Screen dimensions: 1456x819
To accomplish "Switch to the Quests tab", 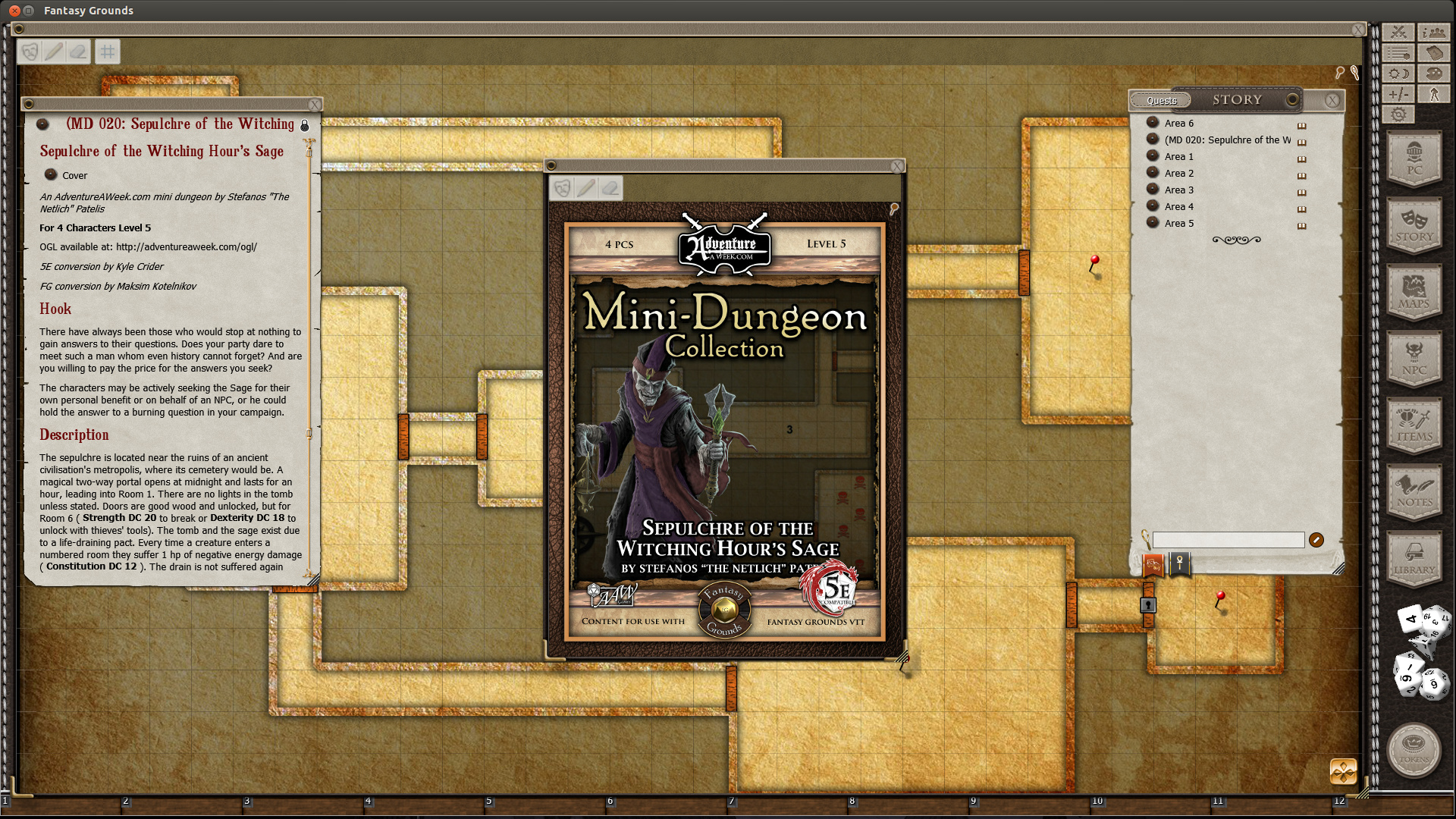I will pyautogui.click(x=1161, y=99).
